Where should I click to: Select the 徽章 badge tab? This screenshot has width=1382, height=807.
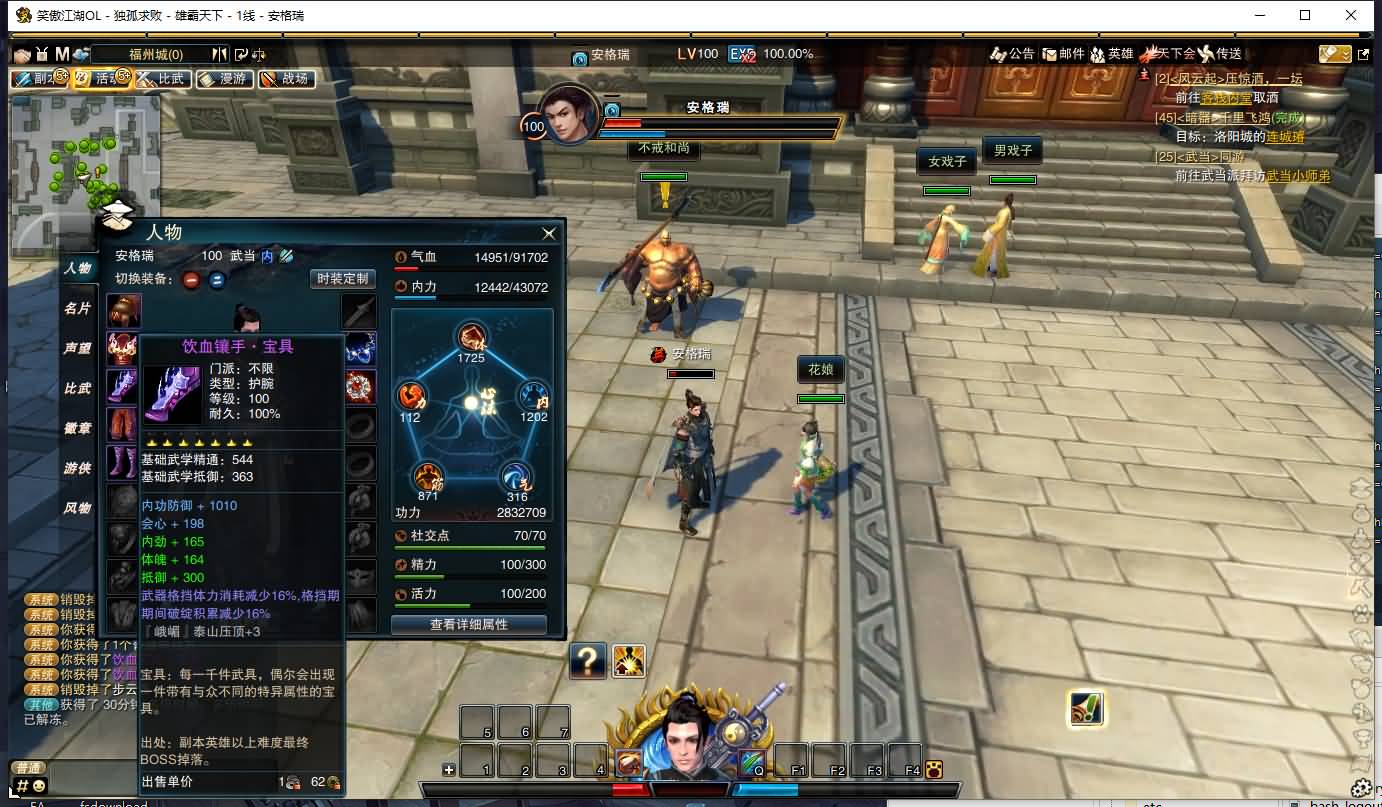(78, 428)
